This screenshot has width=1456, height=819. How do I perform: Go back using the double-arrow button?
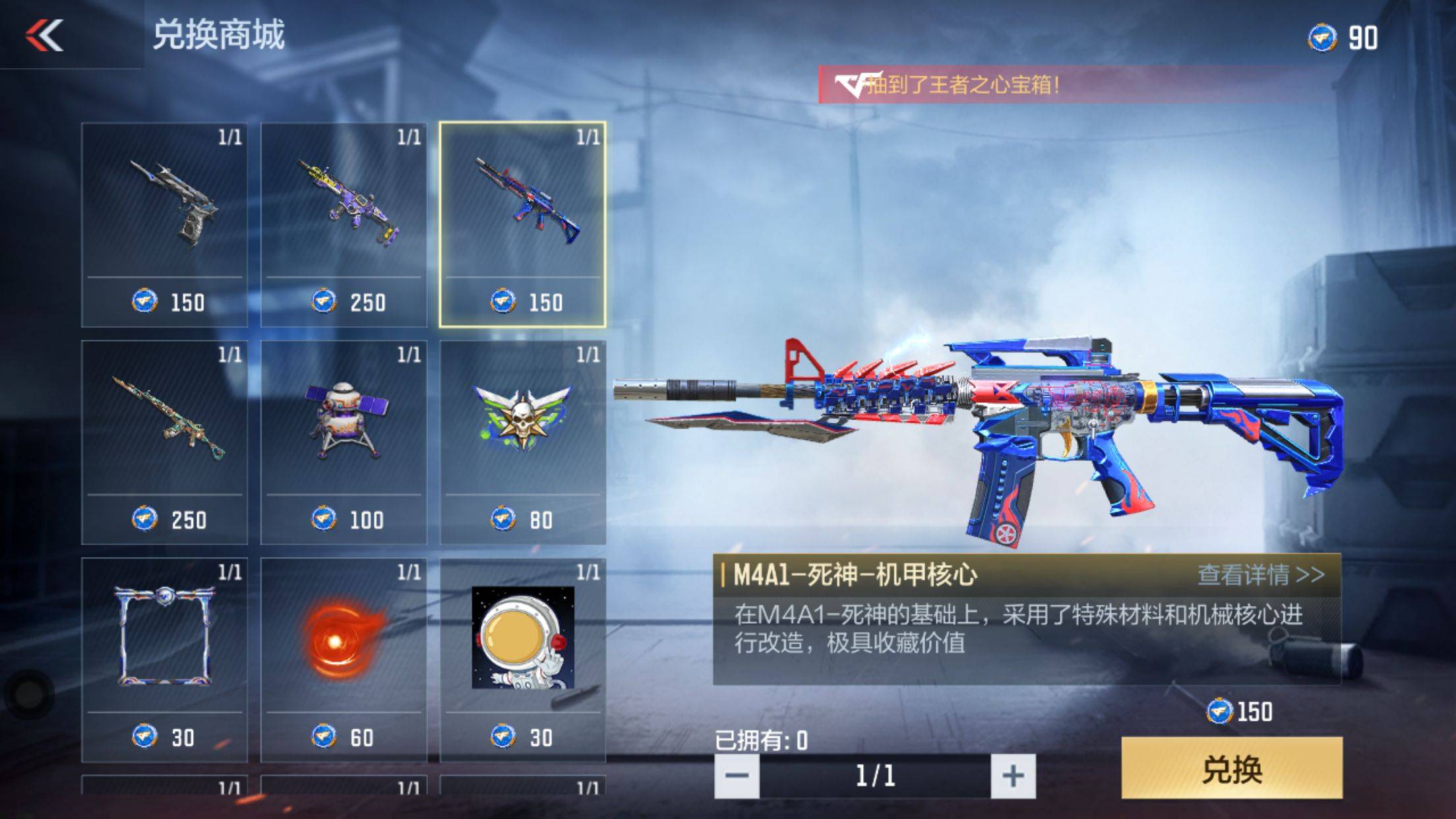45,35
